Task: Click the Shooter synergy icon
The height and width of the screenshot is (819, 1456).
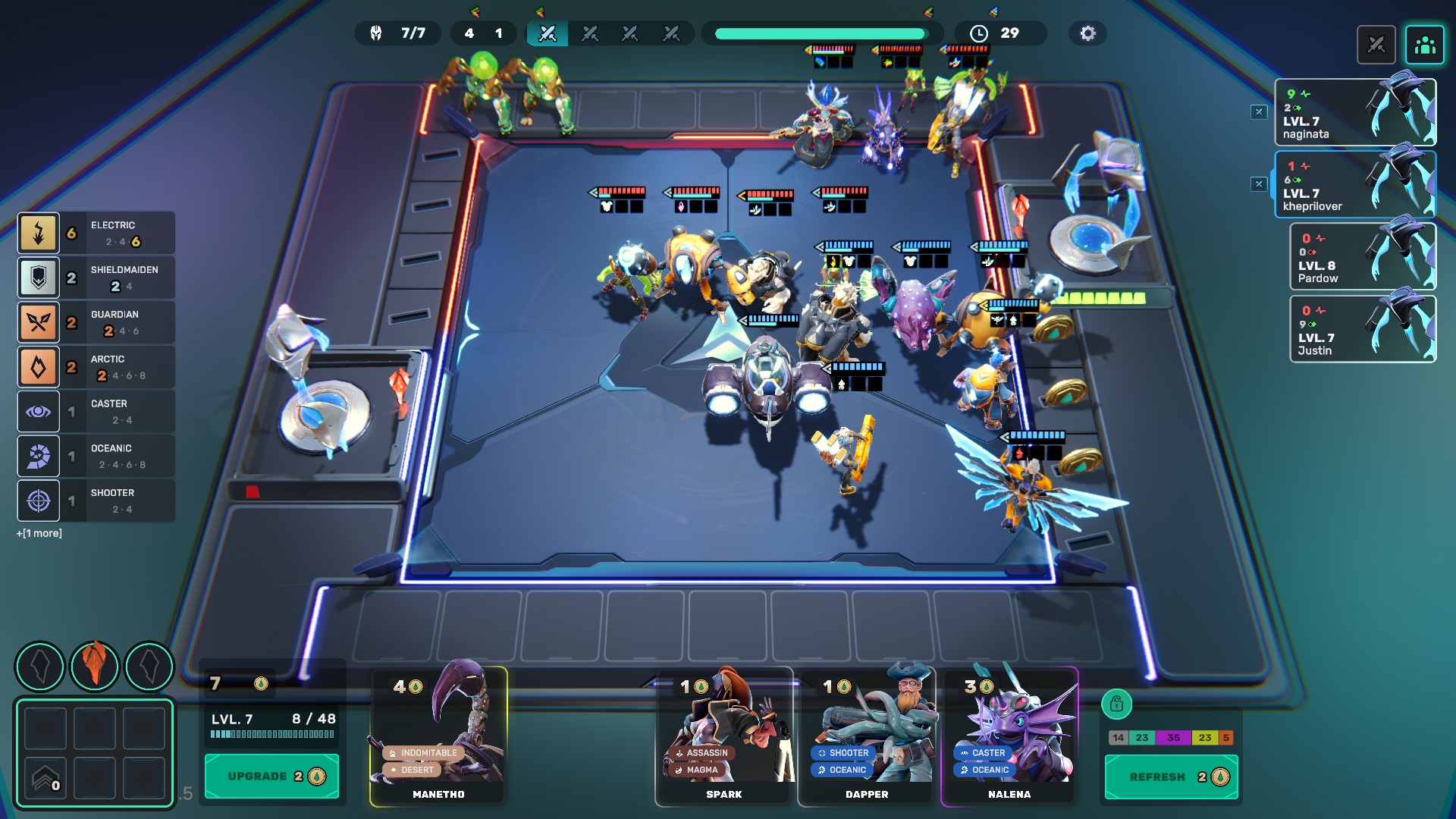Action: coord(39,500)
